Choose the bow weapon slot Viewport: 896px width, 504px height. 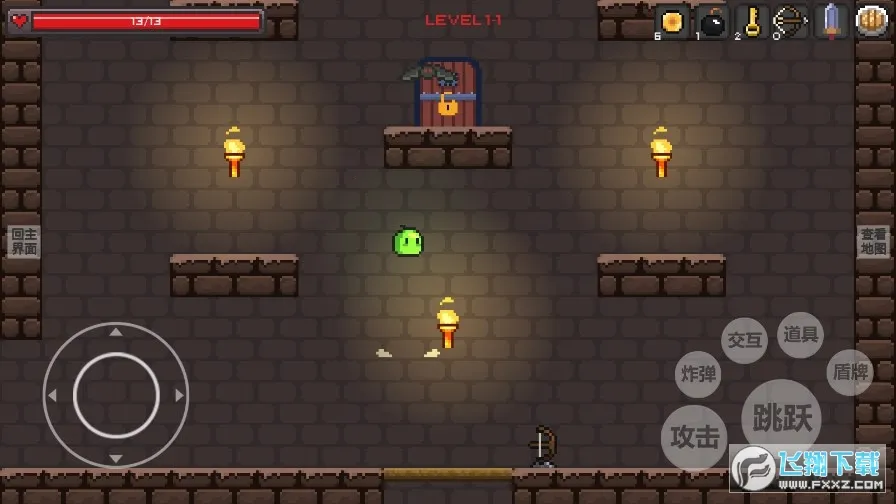coord(791,22)
